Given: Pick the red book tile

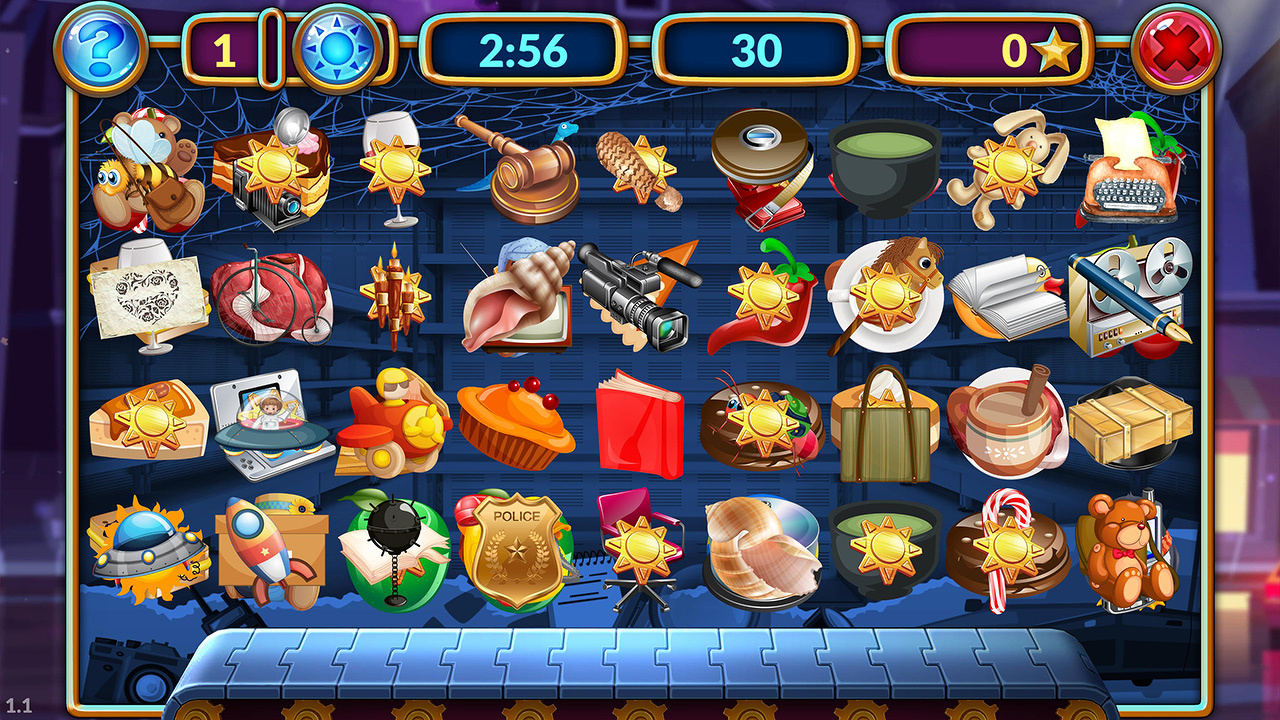Looking at the screenshot, I should 639,424.
